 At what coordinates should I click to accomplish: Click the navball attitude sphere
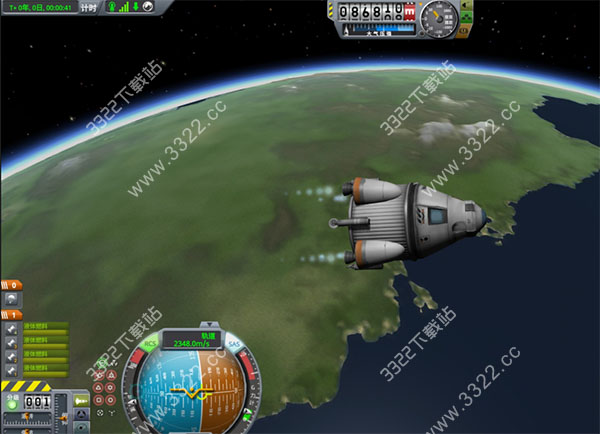pos(190,390)
